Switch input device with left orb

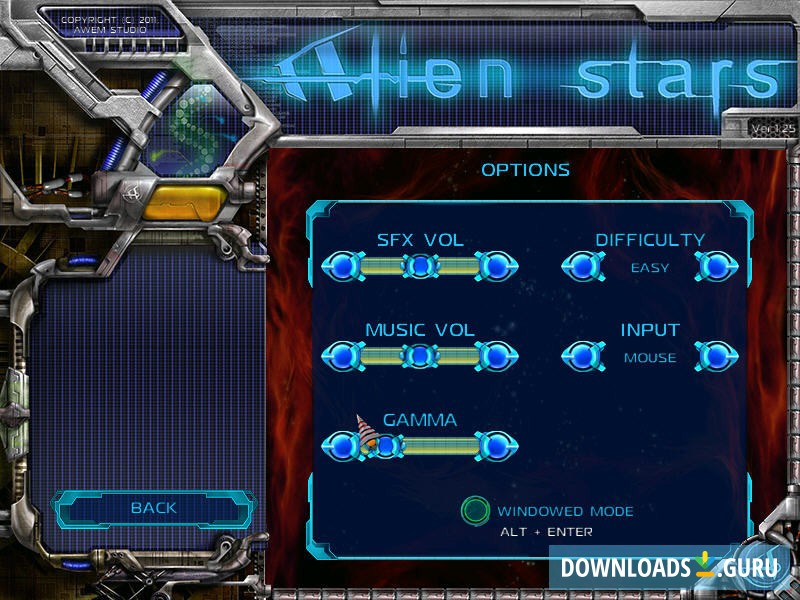pos(582,355)
